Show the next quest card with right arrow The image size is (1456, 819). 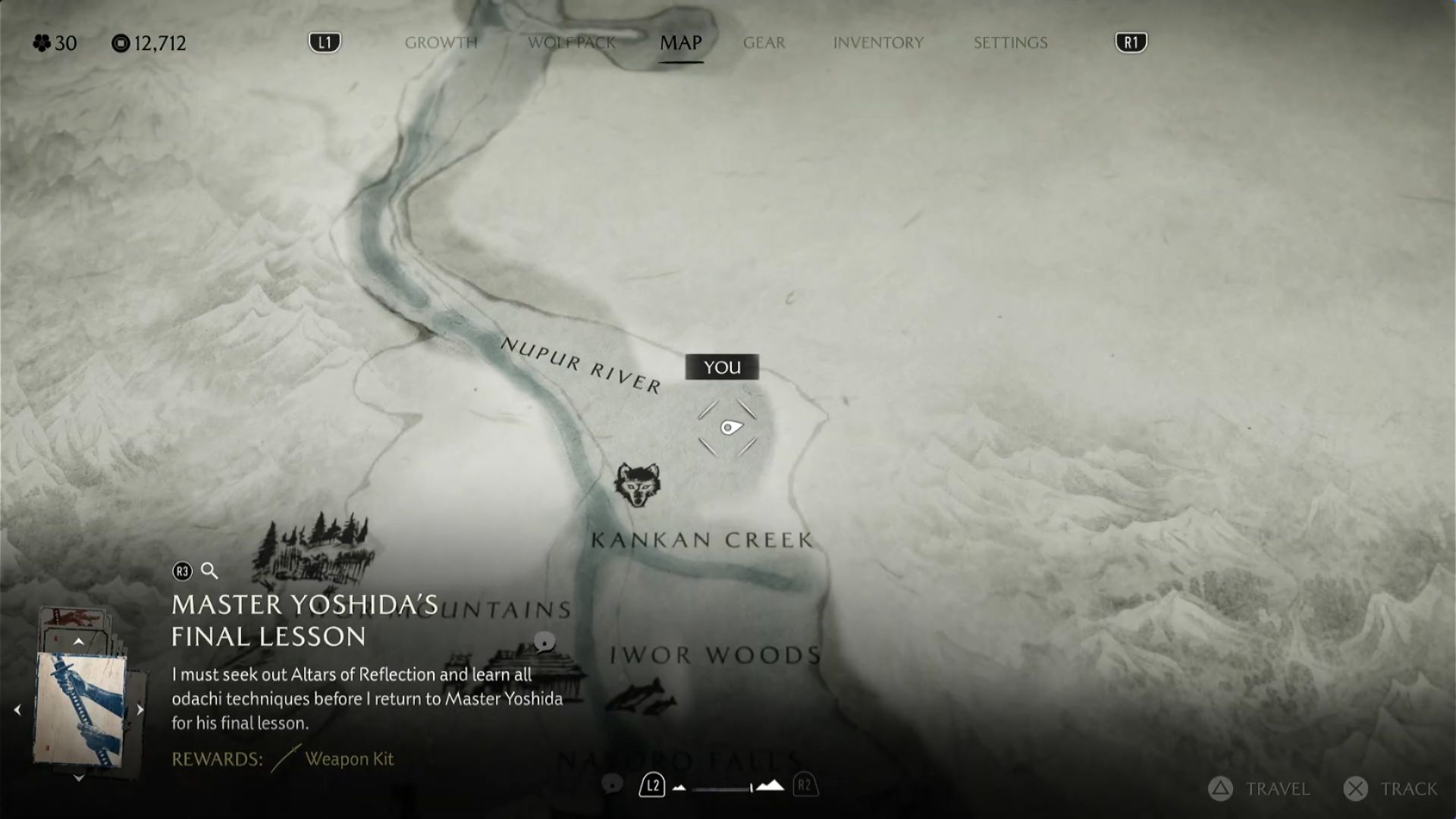point(140,710)
